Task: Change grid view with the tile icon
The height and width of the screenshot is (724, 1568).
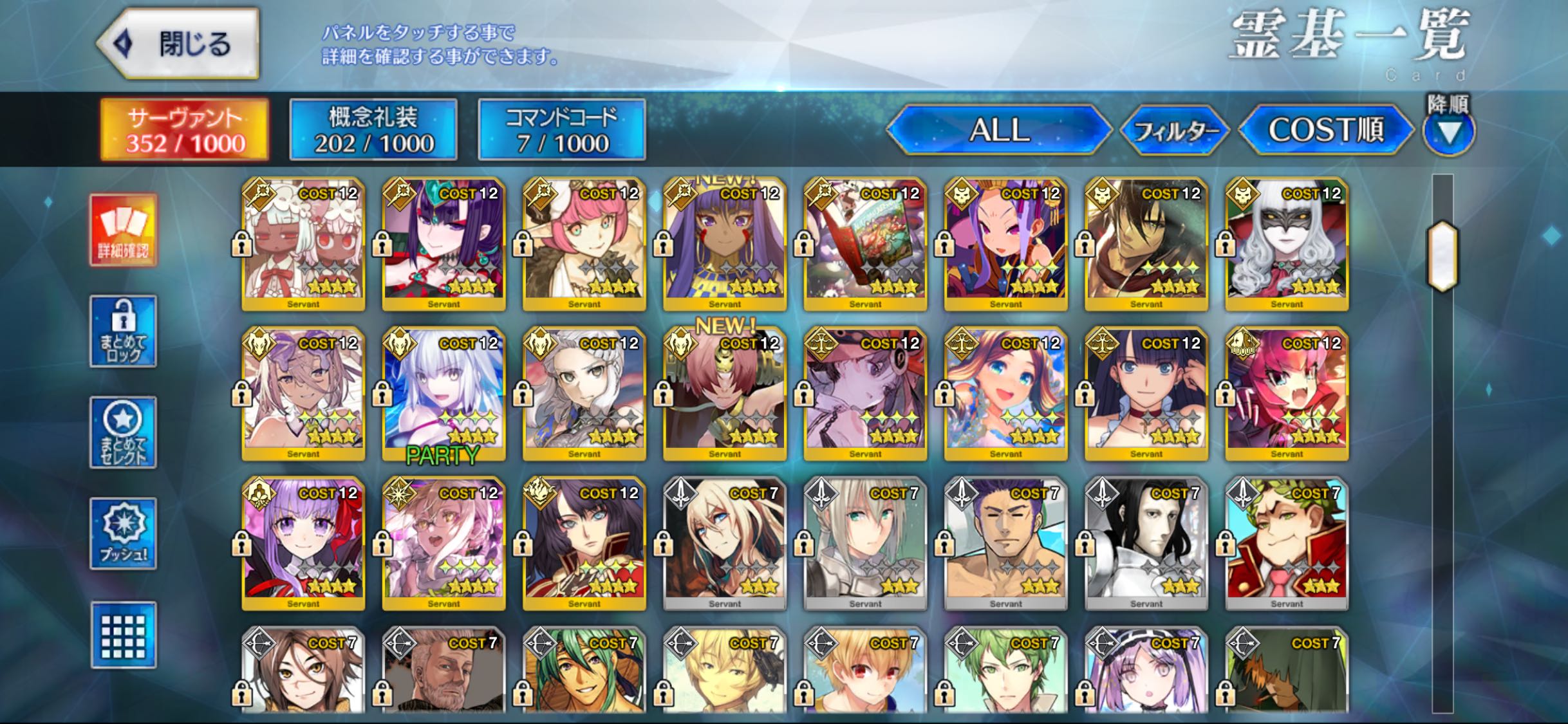Action: point(123,635)
